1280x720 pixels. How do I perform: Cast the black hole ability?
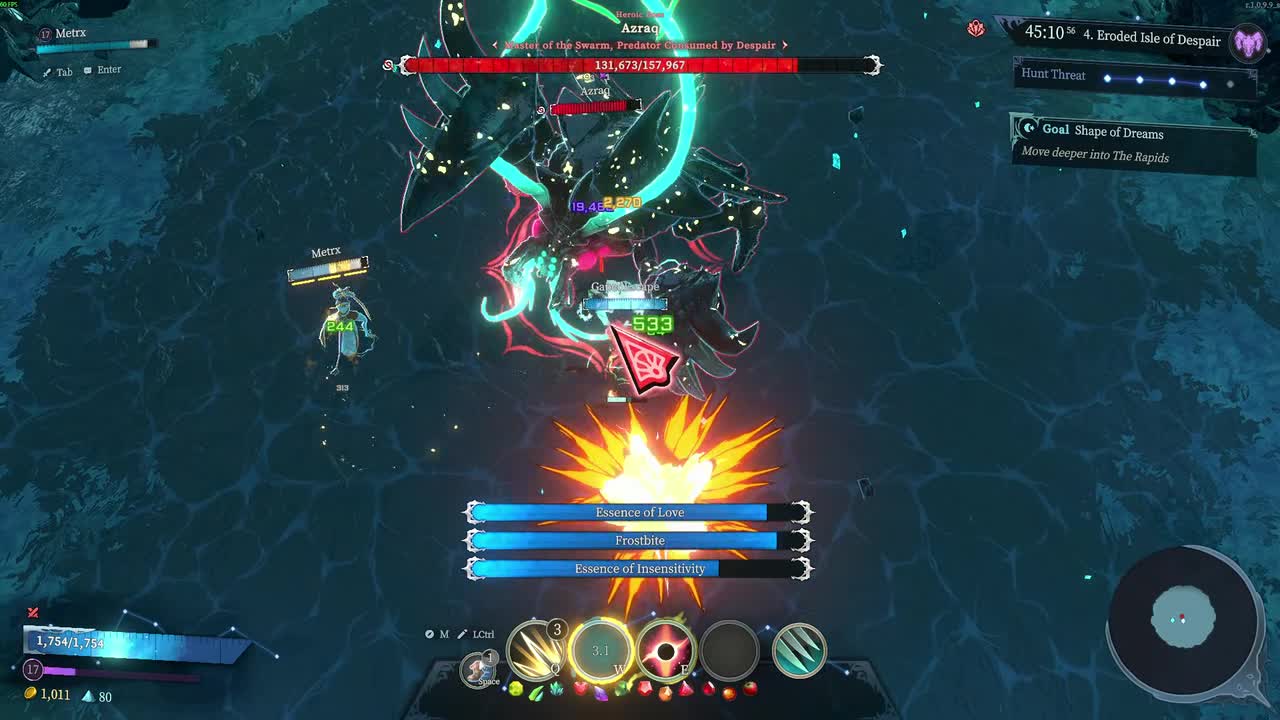[x=665, y=651]
